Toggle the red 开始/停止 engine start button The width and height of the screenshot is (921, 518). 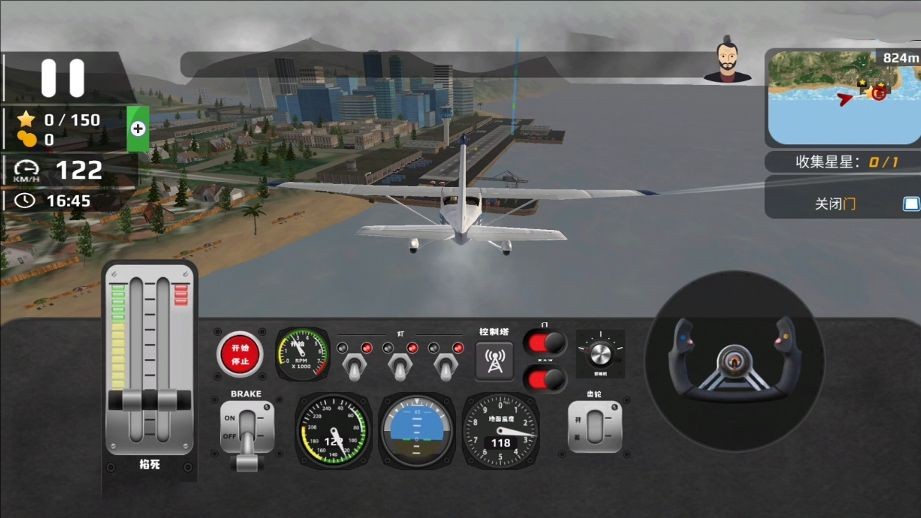(240, 353)
